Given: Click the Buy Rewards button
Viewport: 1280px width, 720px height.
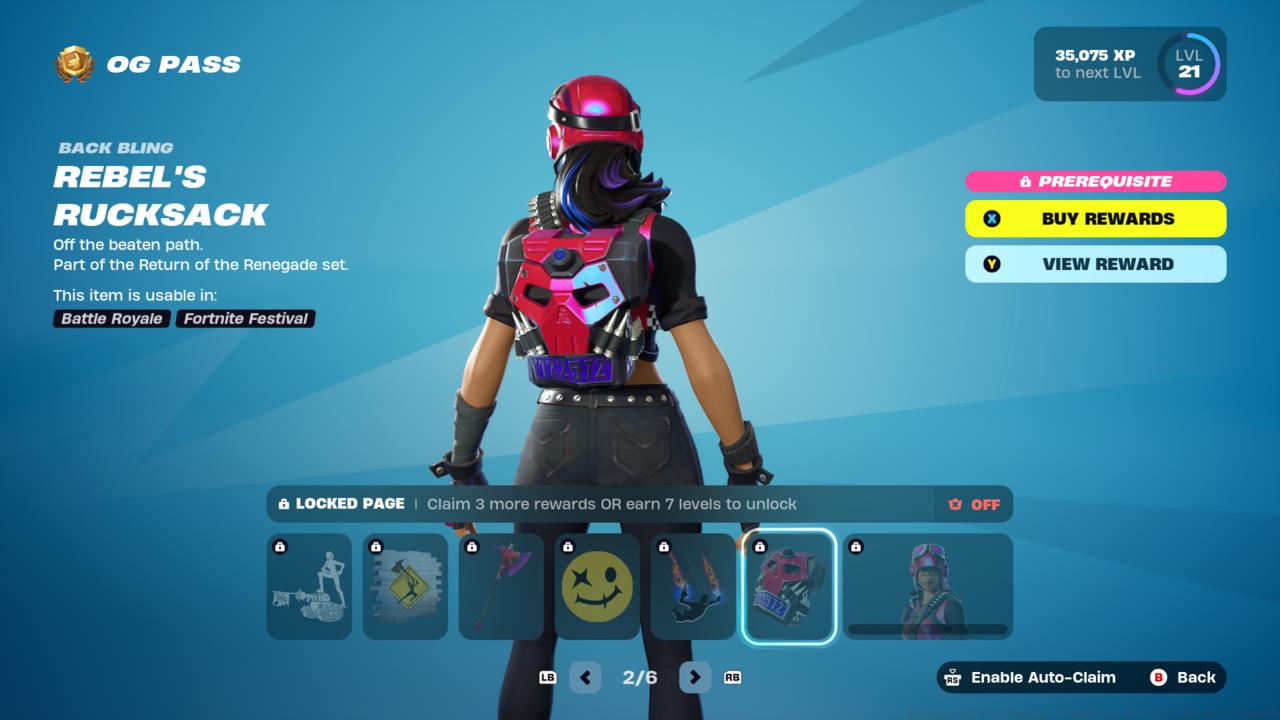Looking at the screenshot, I should click(x=1095, y=219).
